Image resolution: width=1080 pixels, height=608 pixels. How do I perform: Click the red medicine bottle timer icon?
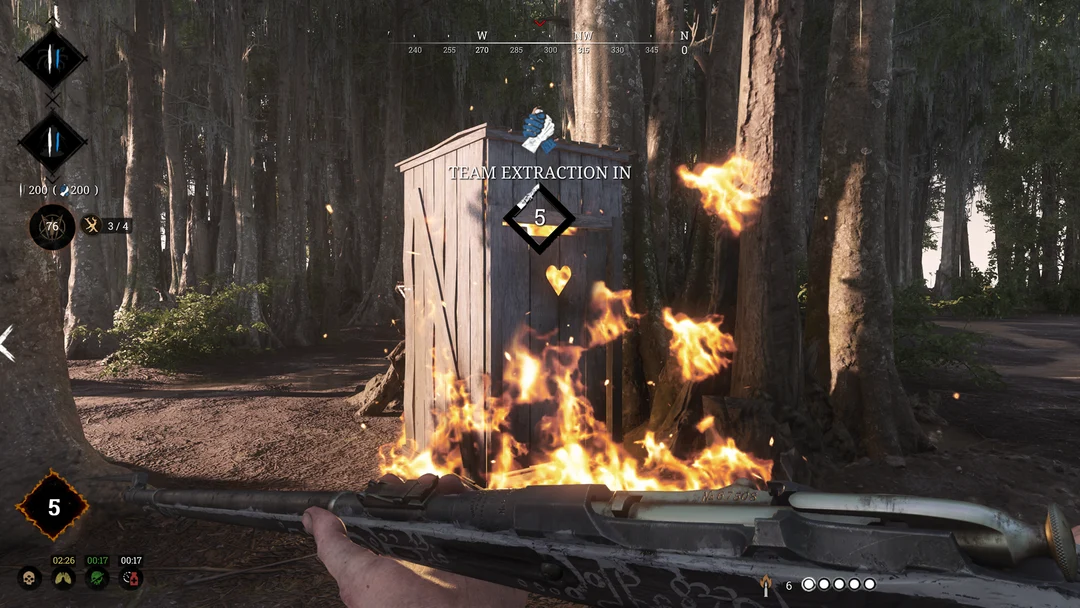click(130, 577)
